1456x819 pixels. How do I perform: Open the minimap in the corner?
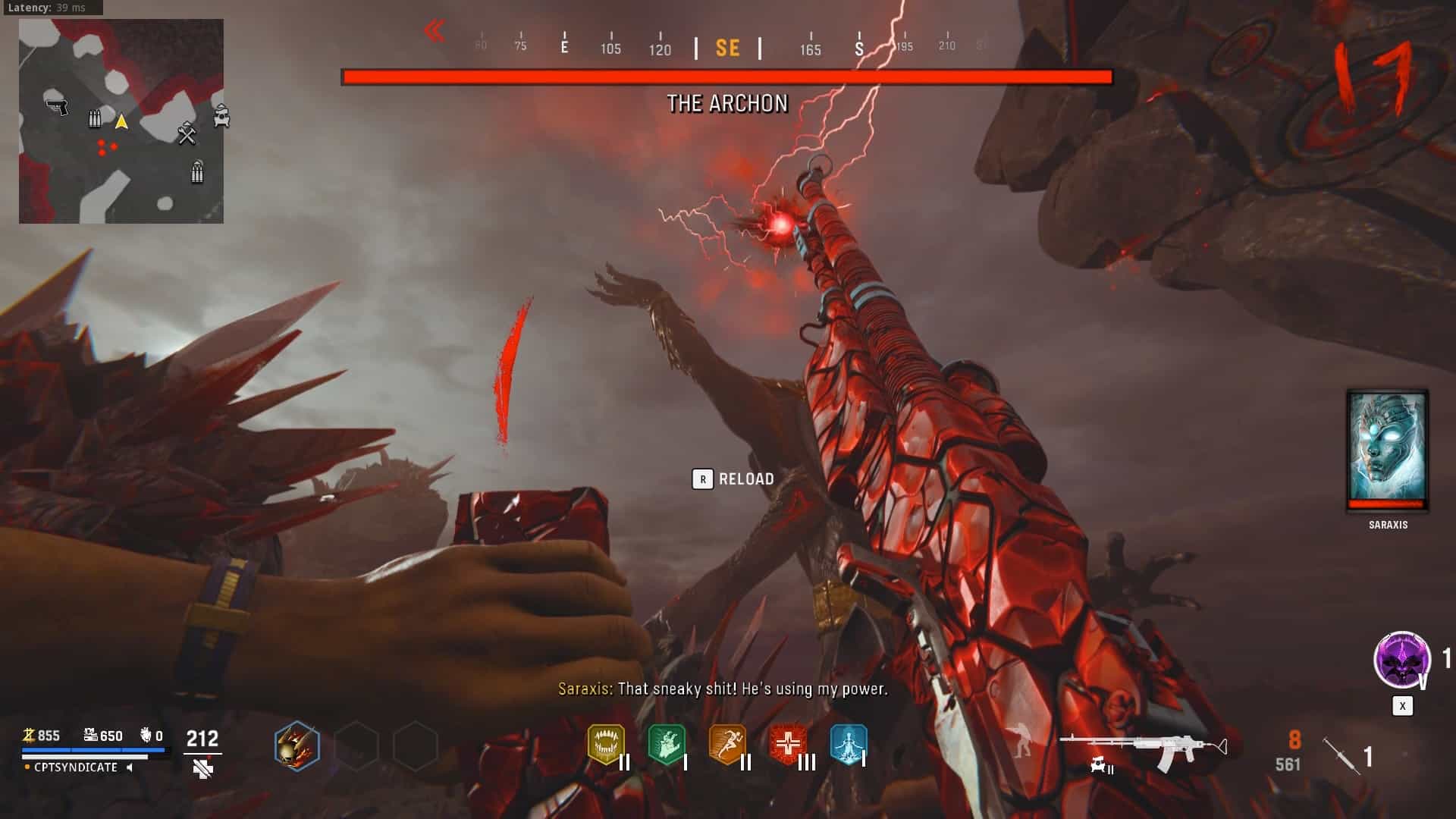(x=121, y=121)
